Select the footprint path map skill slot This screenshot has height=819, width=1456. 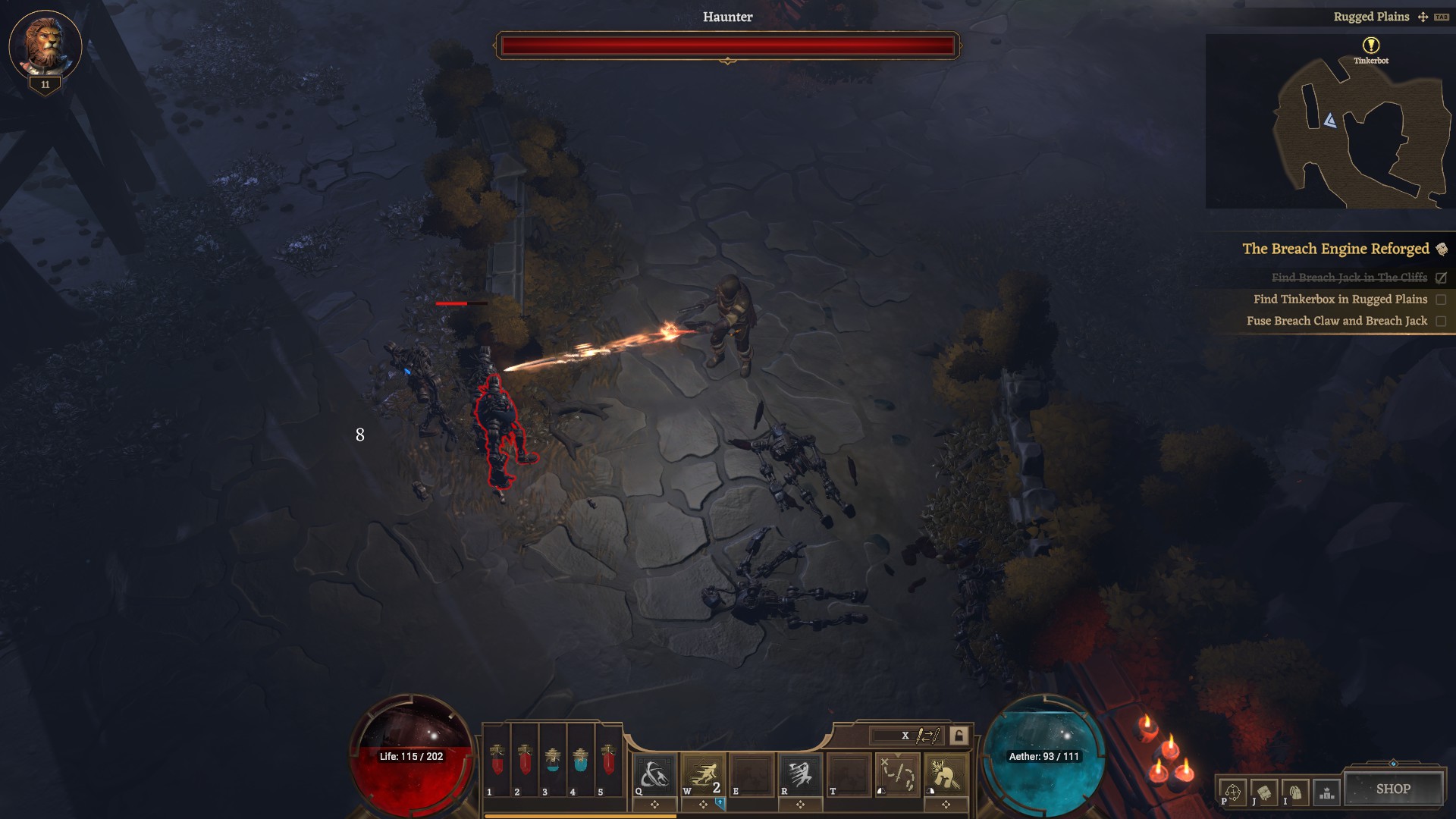[x=898, y=775]
